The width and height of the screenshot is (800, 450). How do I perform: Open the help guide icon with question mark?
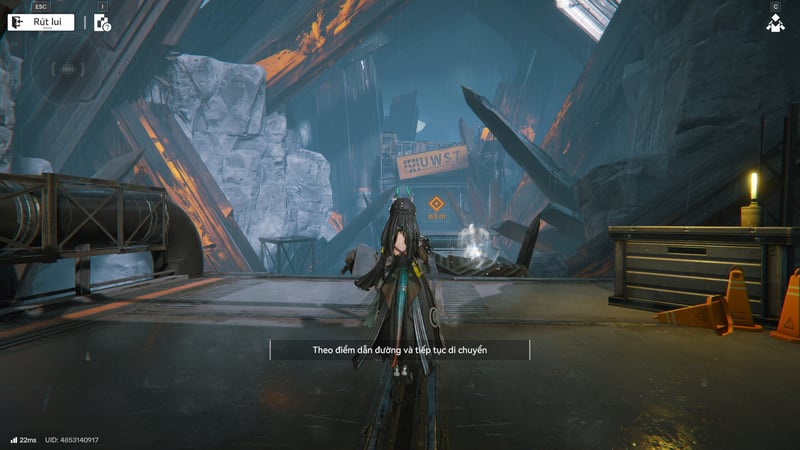pos(102,23)
